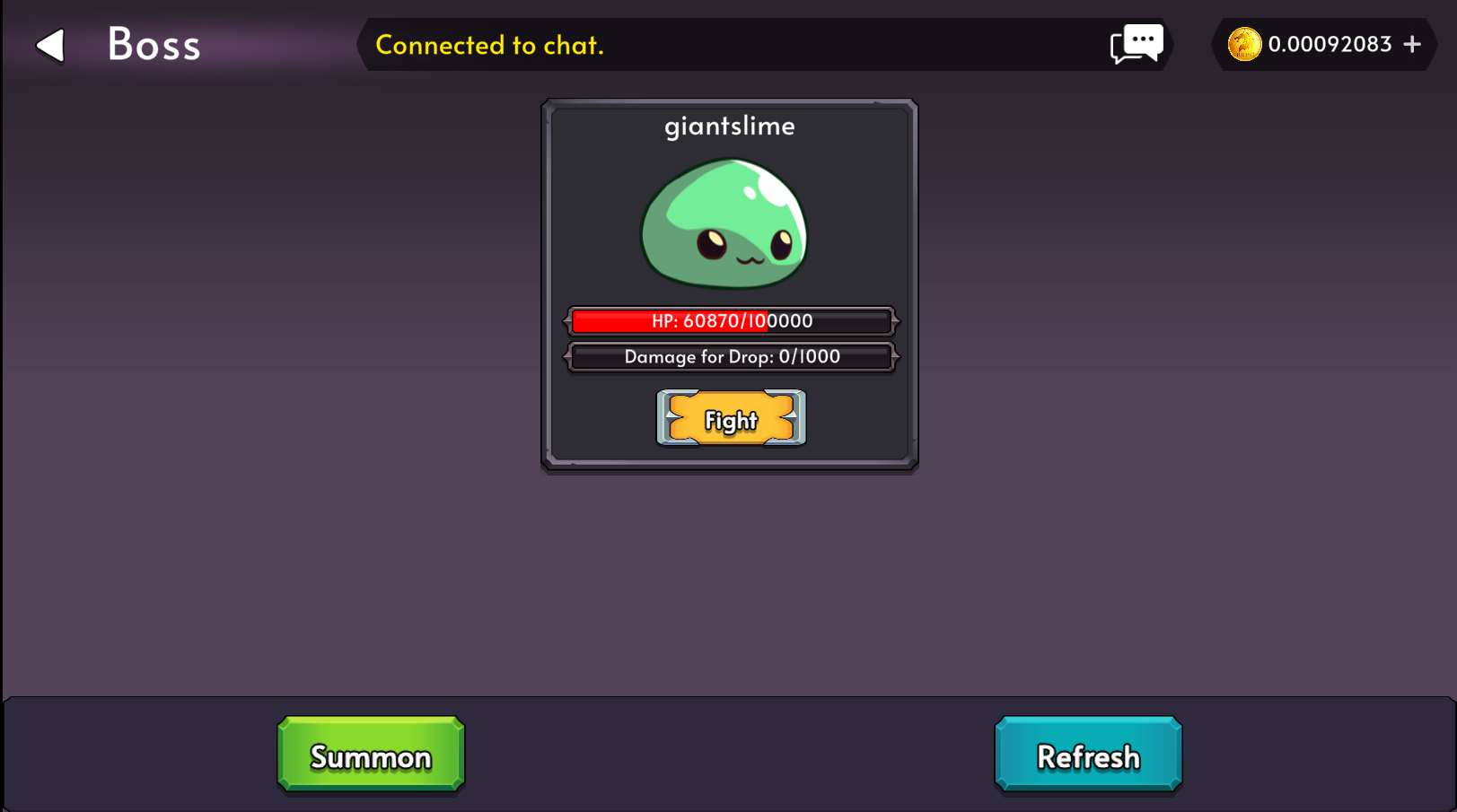This screenshot has width=1457, height=812.
Task: Click the Damage for Drop progress bar
Action: coord(730,357)
